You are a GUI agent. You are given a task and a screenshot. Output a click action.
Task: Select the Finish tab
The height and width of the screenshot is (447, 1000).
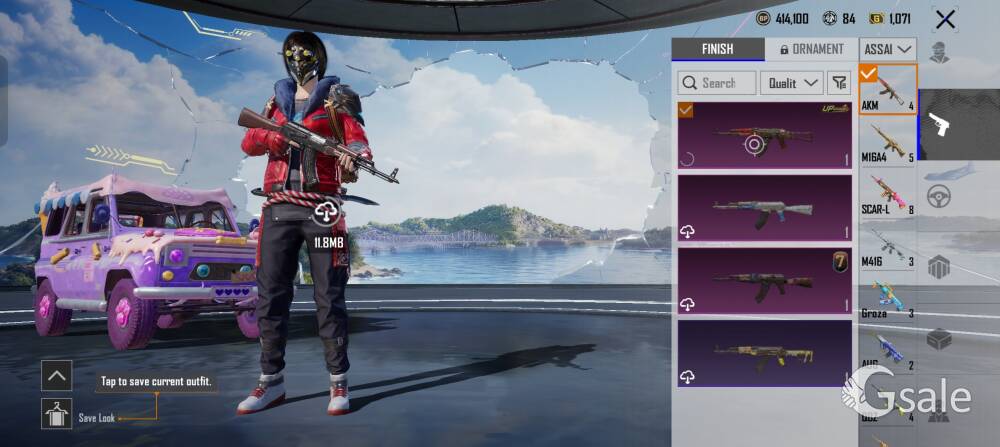point(717,49)
